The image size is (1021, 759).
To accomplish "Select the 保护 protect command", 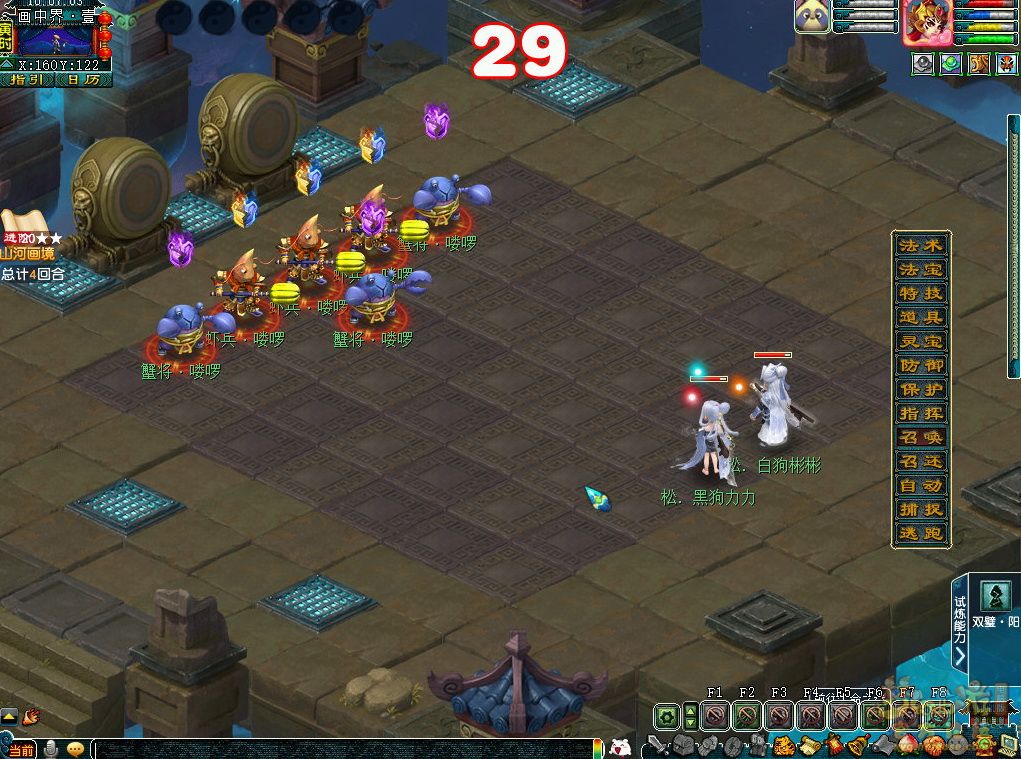I will click(921, 390).
